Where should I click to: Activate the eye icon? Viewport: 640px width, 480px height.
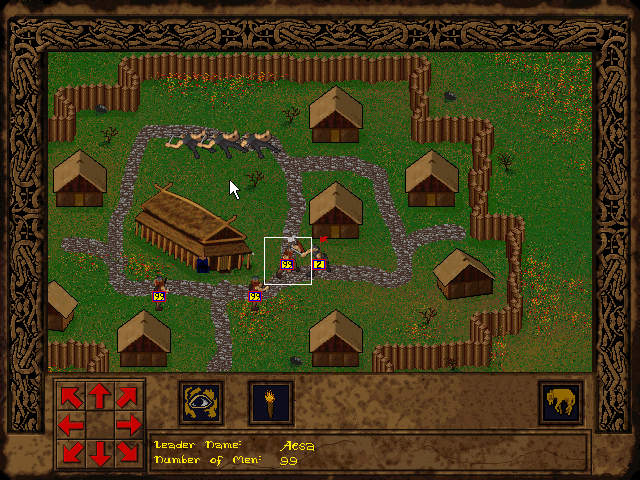(201, 403)
